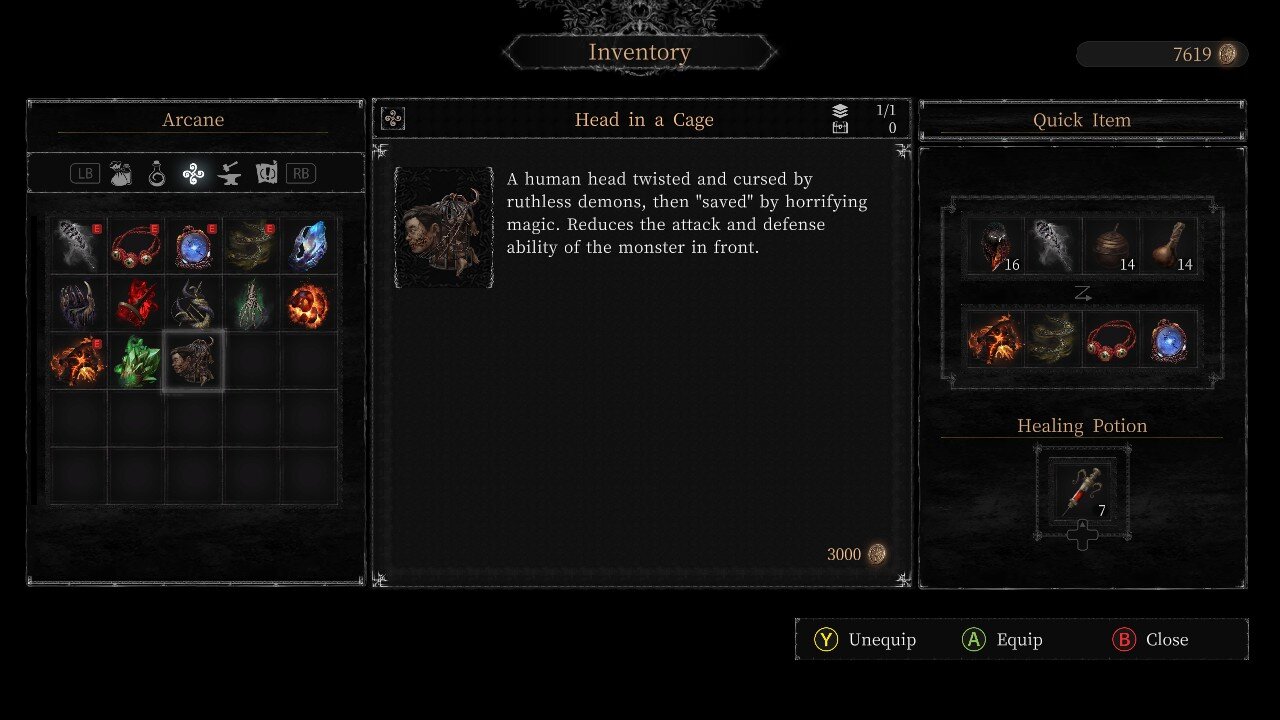Select the eyeball necklace in the Arcane grid
The height and width of the screenshot is (720, 1280).
(136, 246)
